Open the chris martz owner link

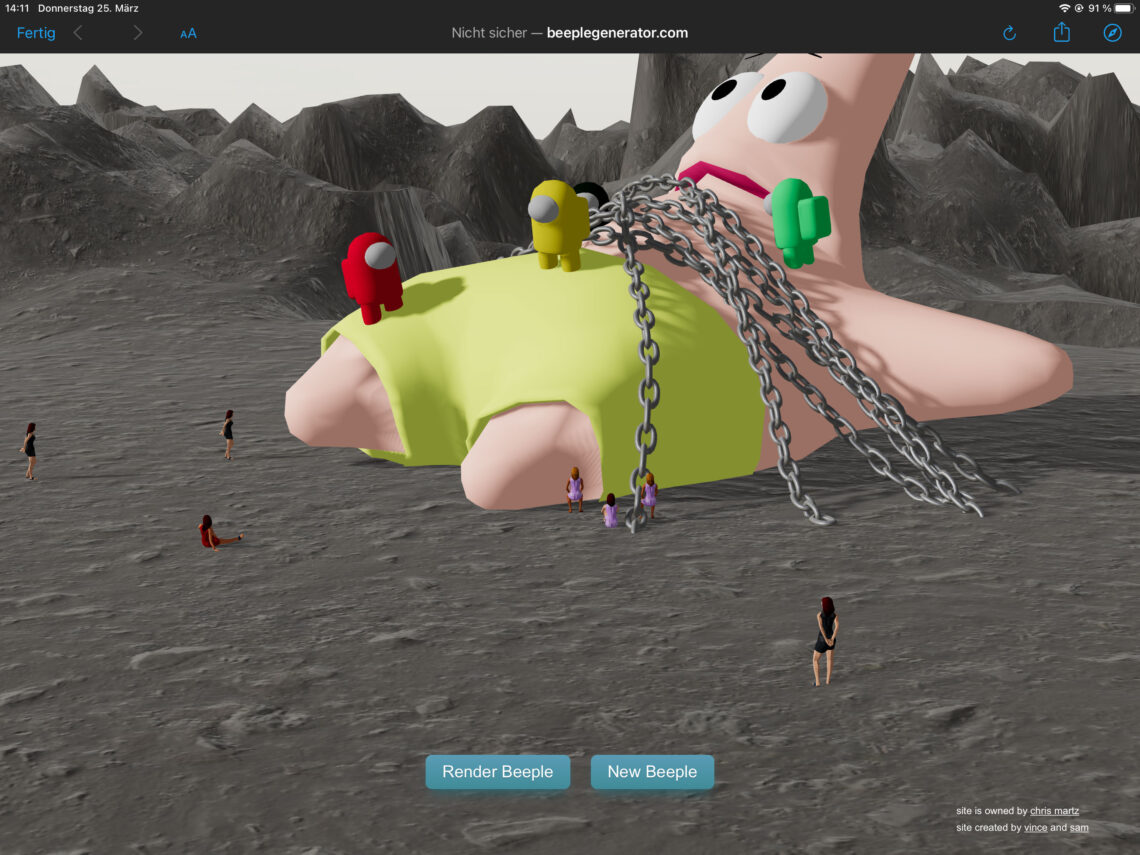[x=1054, y=811]
